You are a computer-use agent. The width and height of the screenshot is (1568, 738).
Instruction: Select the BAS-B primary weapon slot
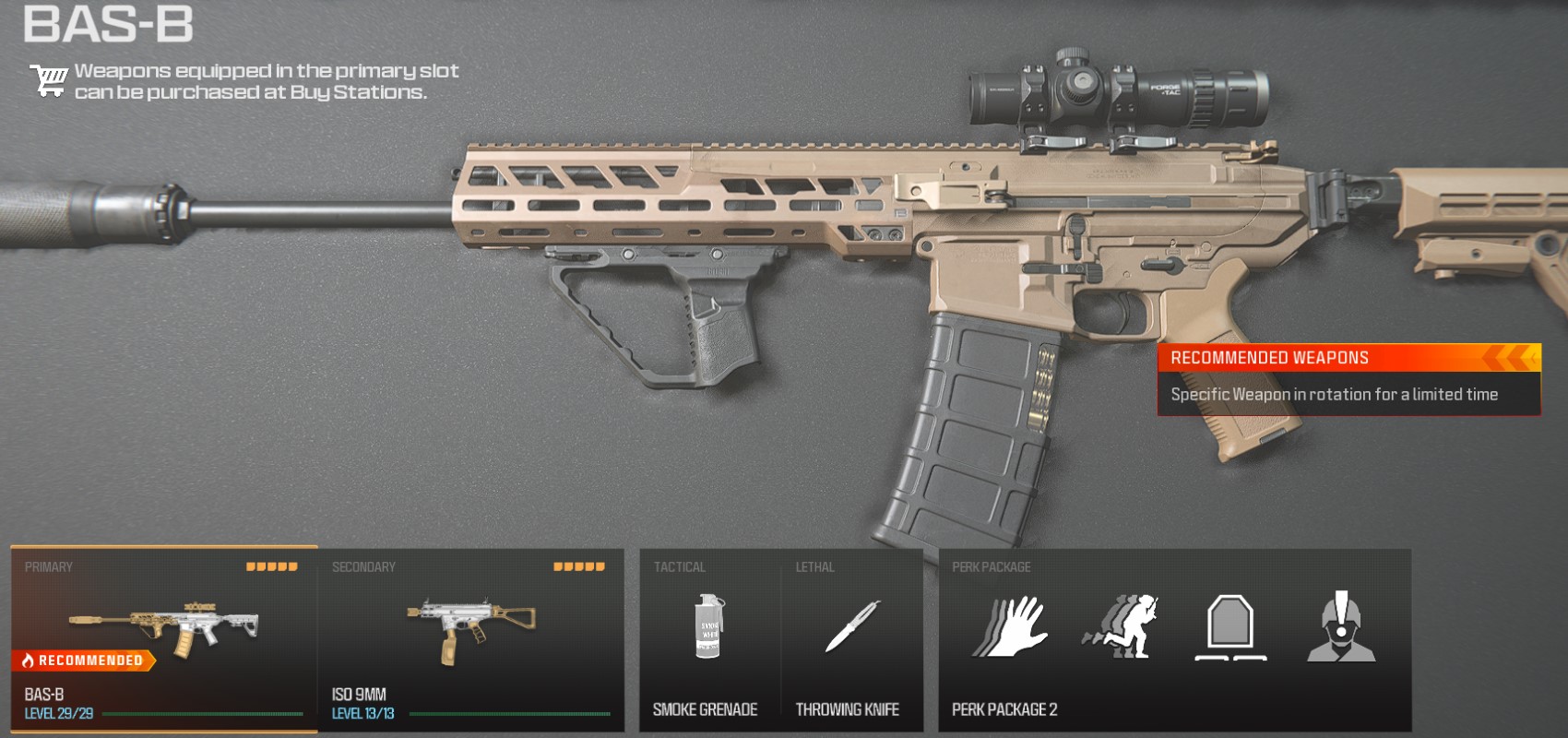(164, 639)
